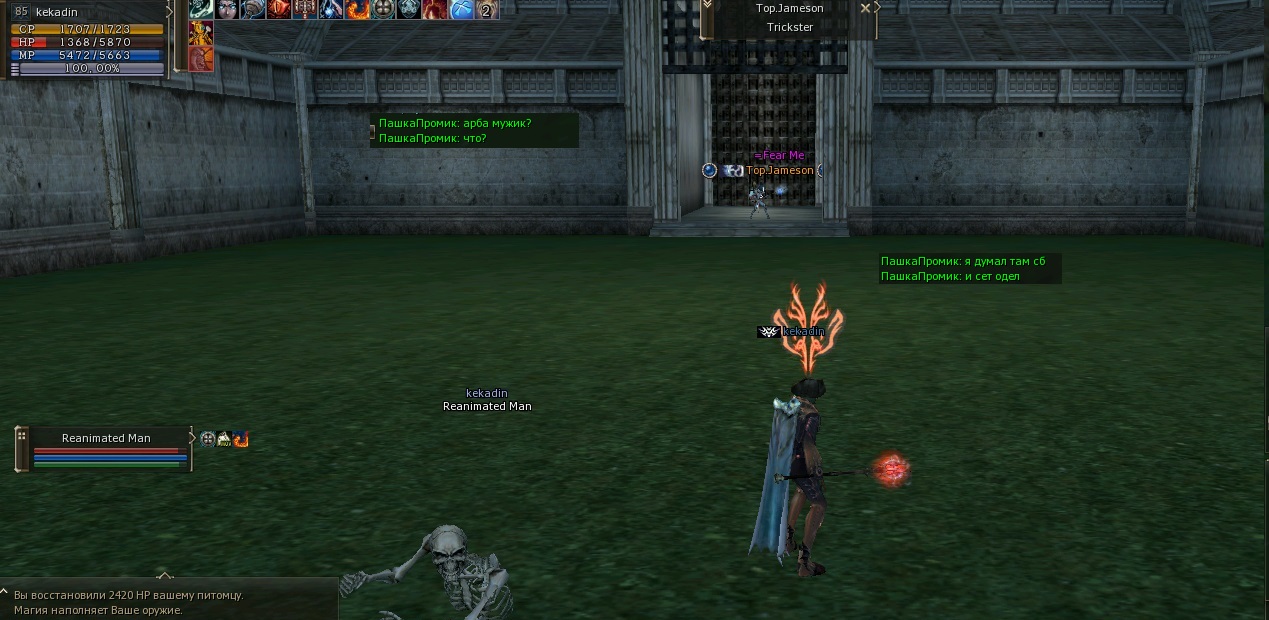Screen dimensions: 1269x620
Task: Click the flame swirl buff on the pet
Action: pos(241,438)
